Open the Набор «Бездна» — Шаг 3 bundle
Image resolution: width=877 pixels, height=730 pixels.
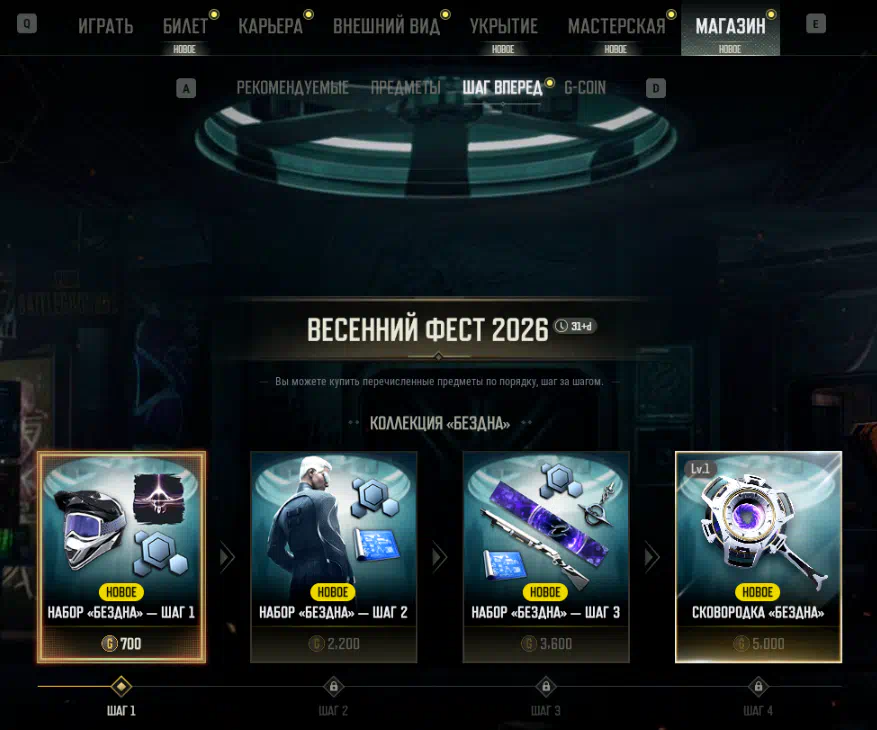click(x=546, y=556)
